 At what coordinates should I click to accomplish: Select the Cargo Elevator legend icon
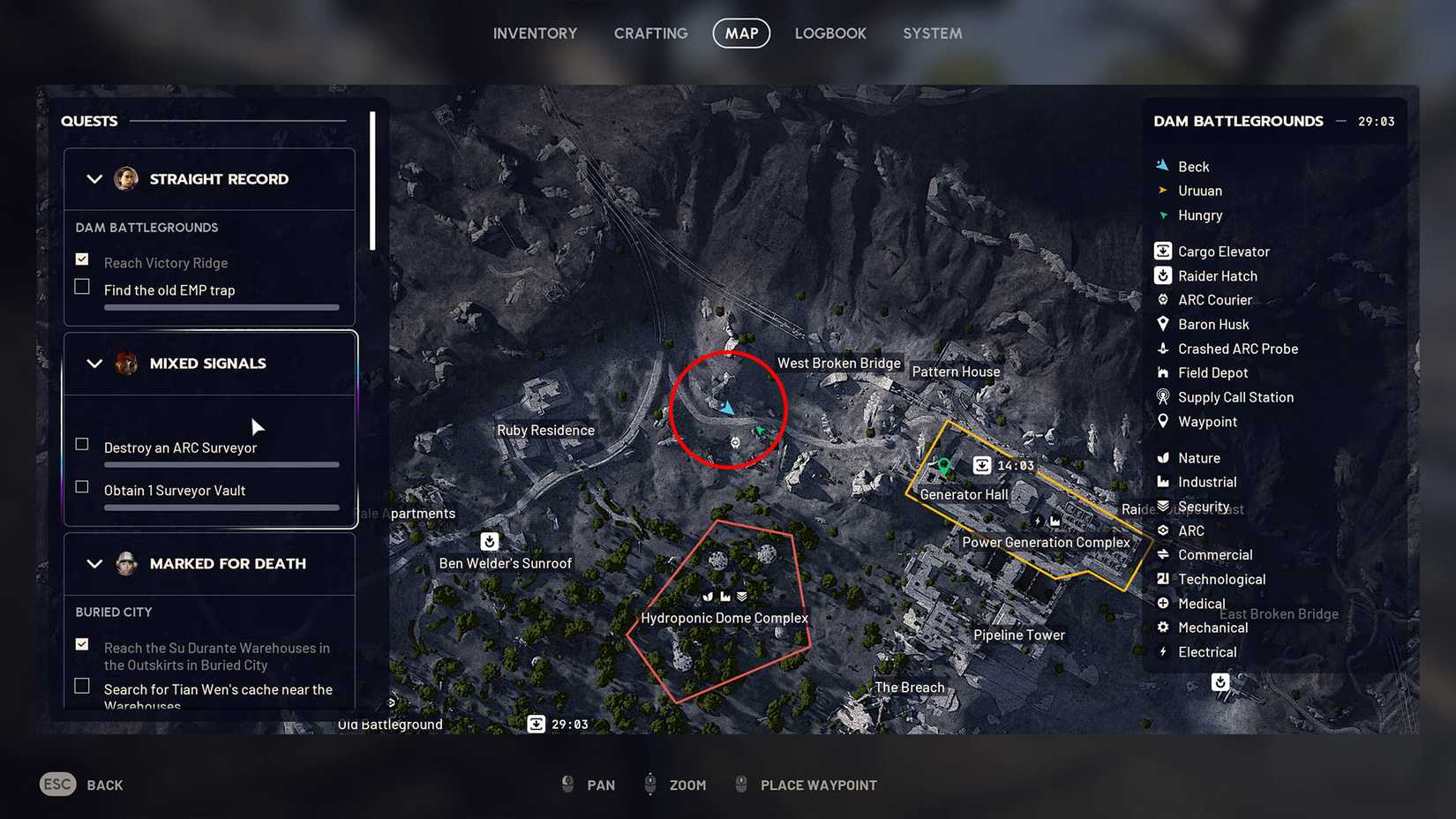(x=1161, y=251)
